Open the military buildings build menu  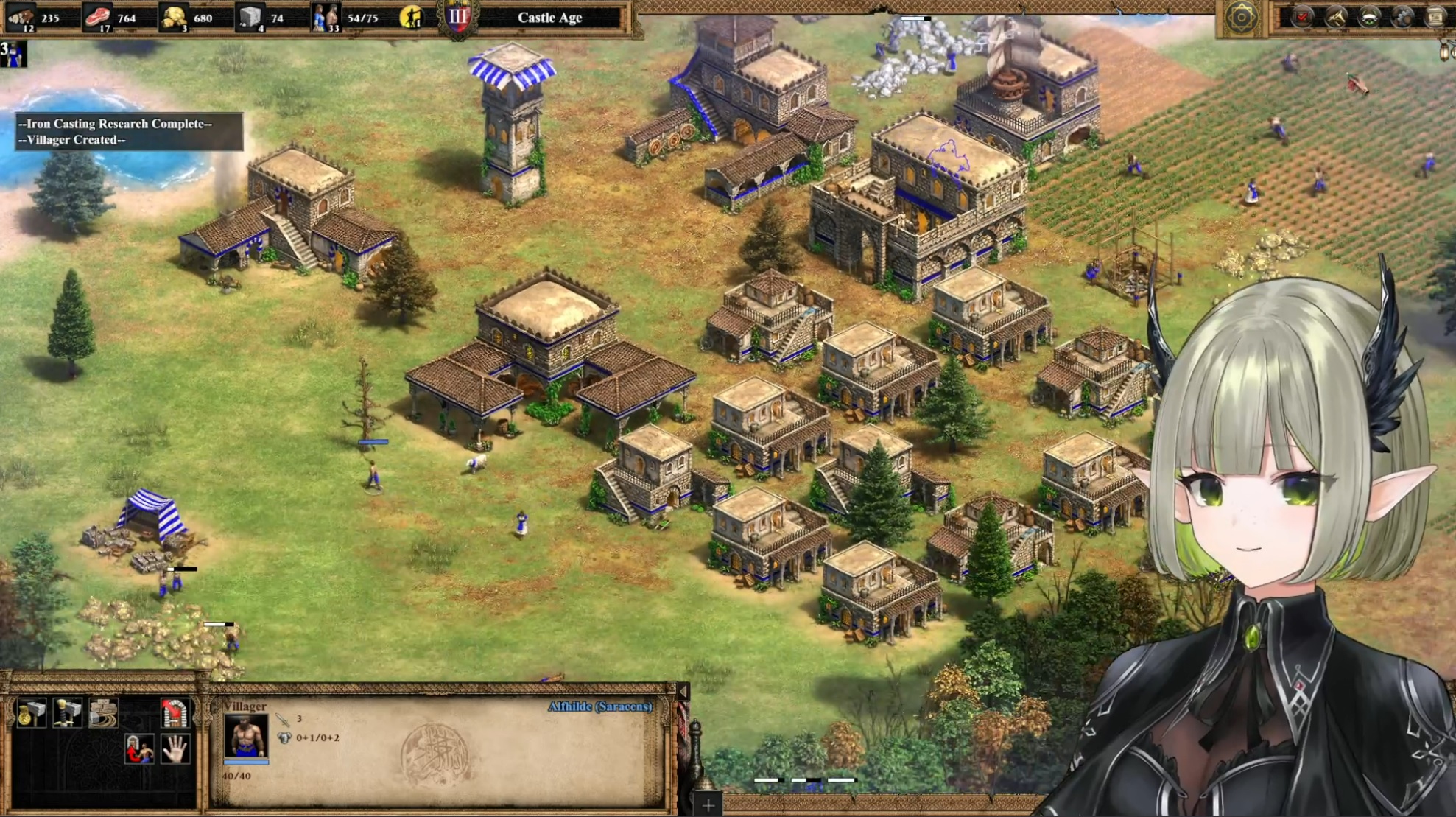click(x=67, y=712)
